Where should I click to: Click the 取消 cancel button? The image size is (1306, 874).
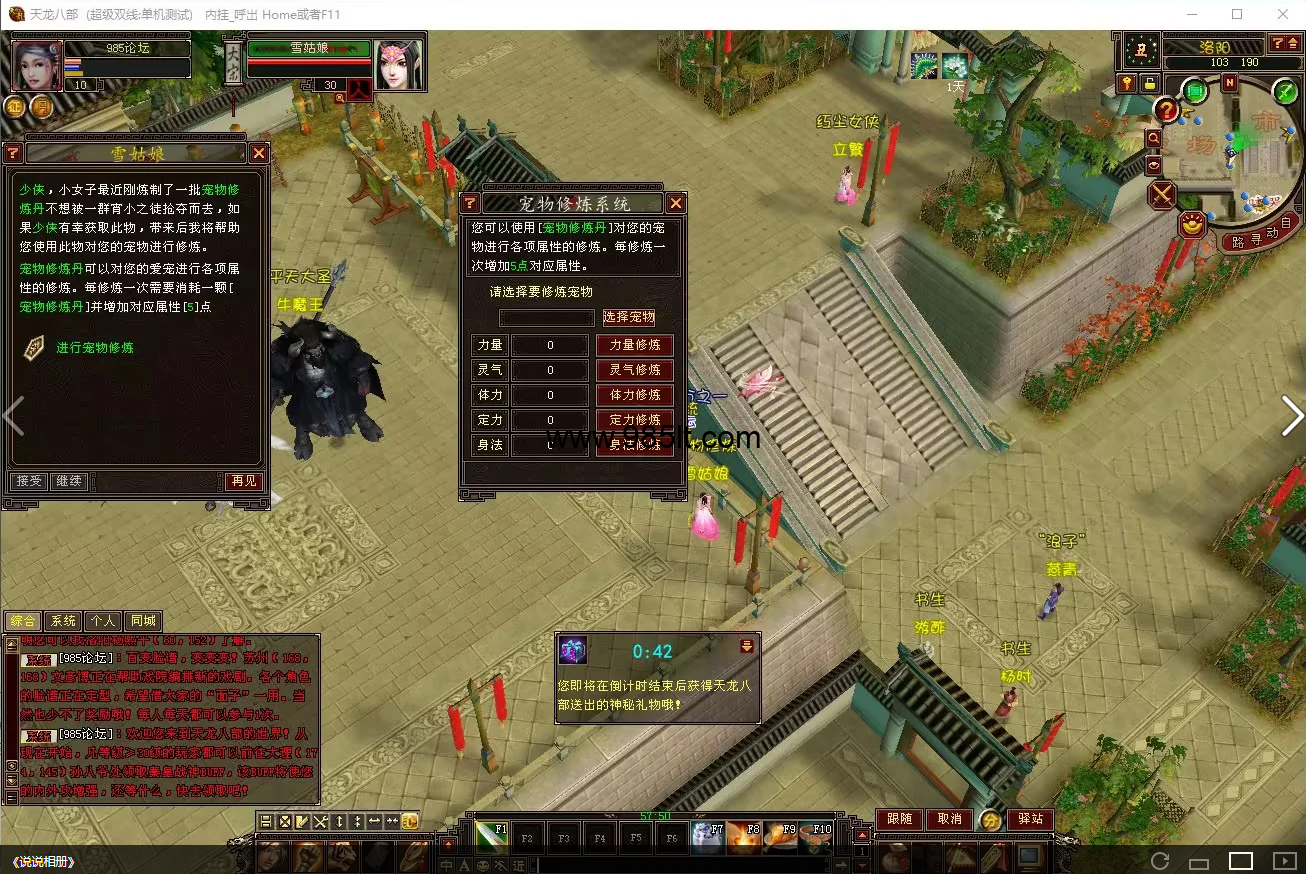(x=949, y=819)
